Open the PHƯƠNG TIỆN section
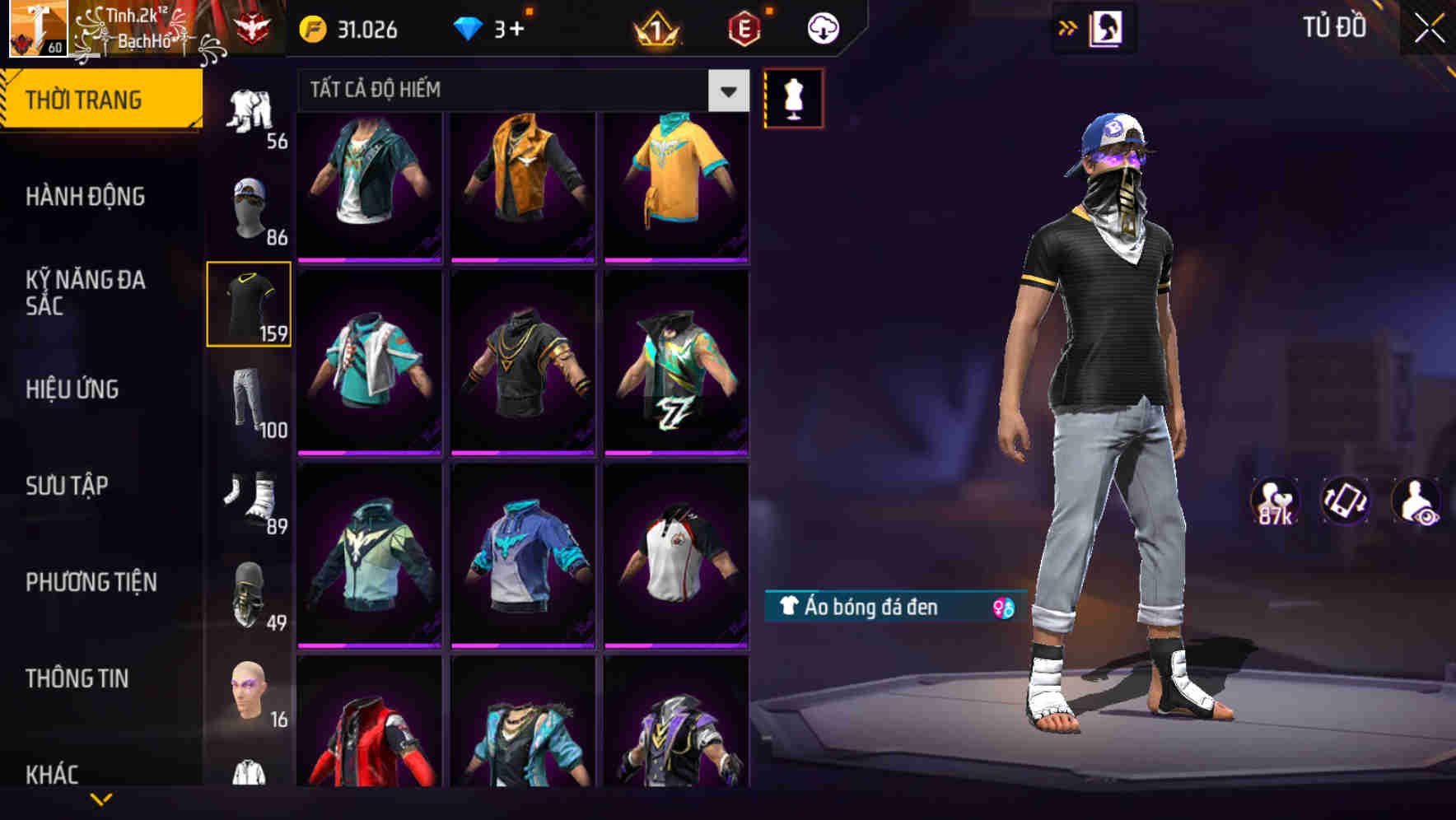This screenshot has width=1456, height=820. click(91, 581)
